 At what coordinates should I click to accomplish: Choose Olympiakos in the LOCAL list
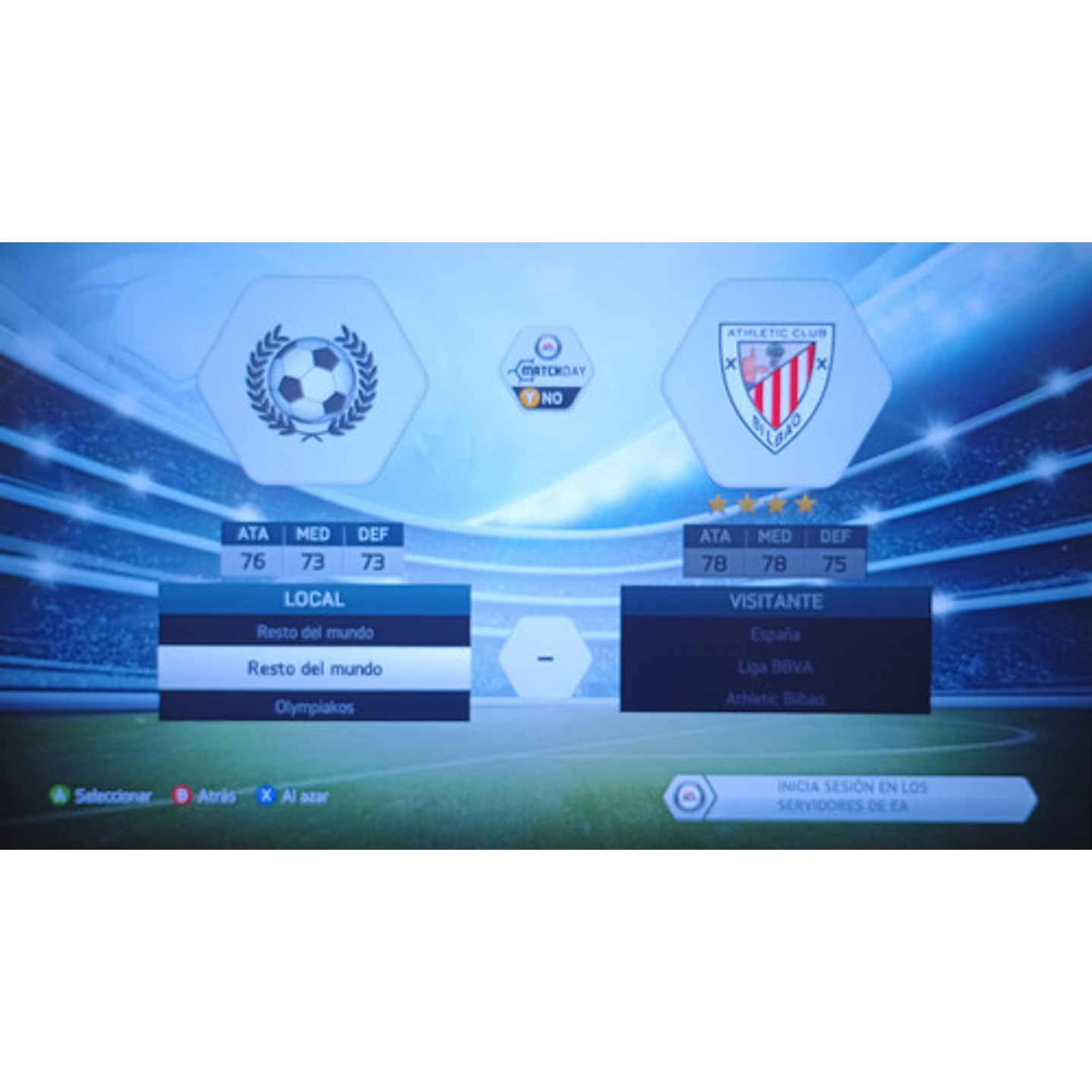314,705
